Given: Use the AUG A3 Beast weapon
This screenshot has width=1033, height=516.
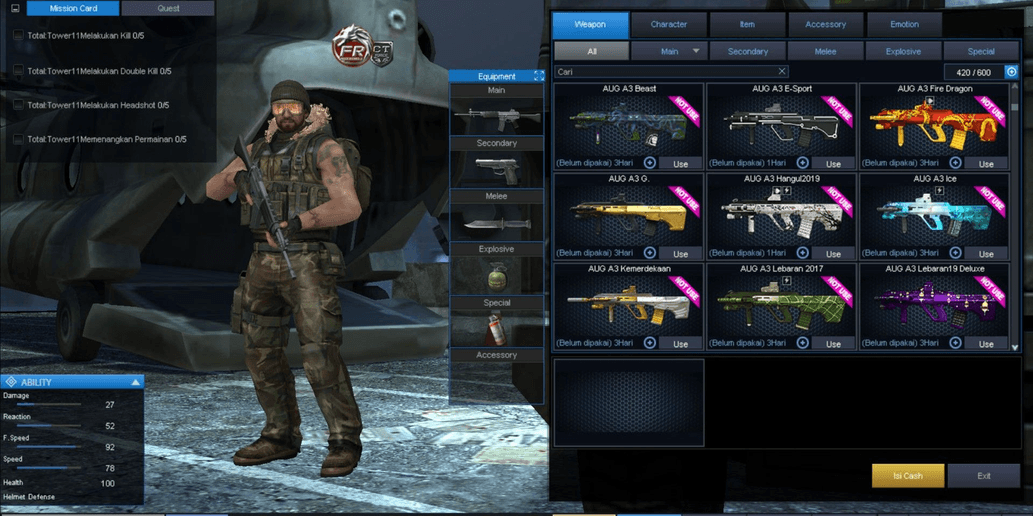Looking at the screenshot, I should (680, 163).
